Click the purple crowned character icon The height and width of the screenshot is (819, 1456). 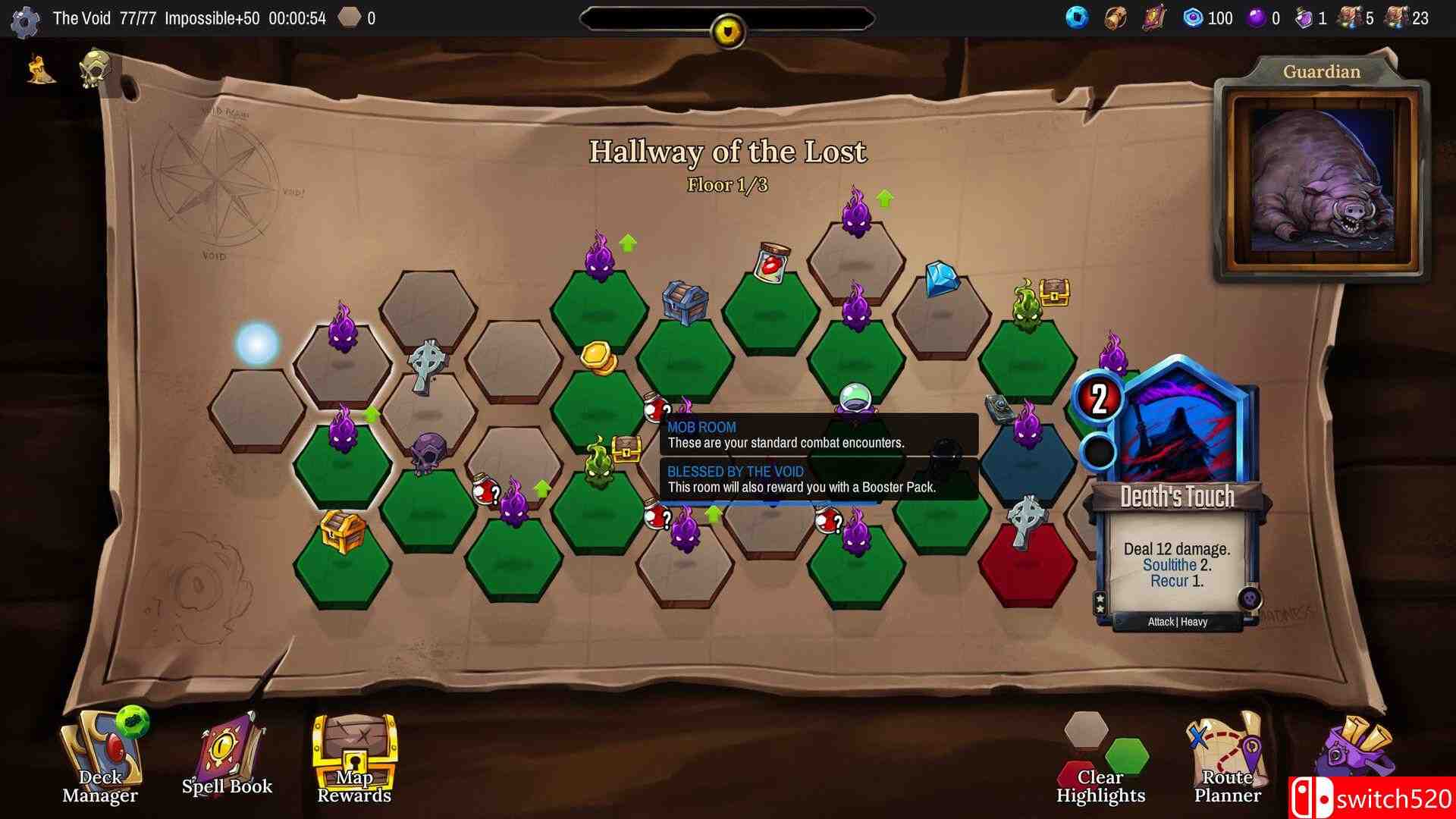click(1354, 751)
